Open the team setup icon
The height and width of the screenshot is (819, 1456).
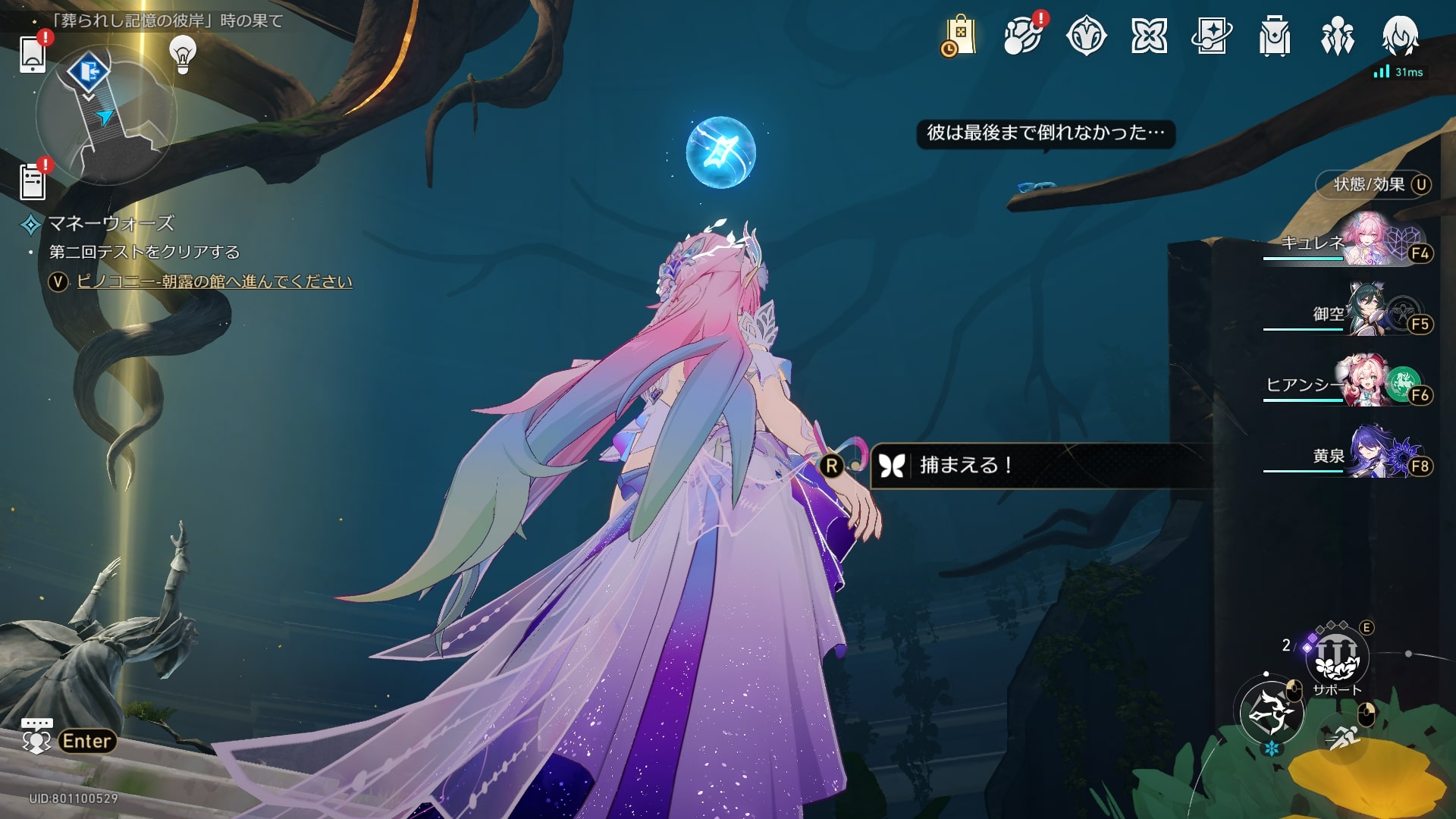point(1338,36)
